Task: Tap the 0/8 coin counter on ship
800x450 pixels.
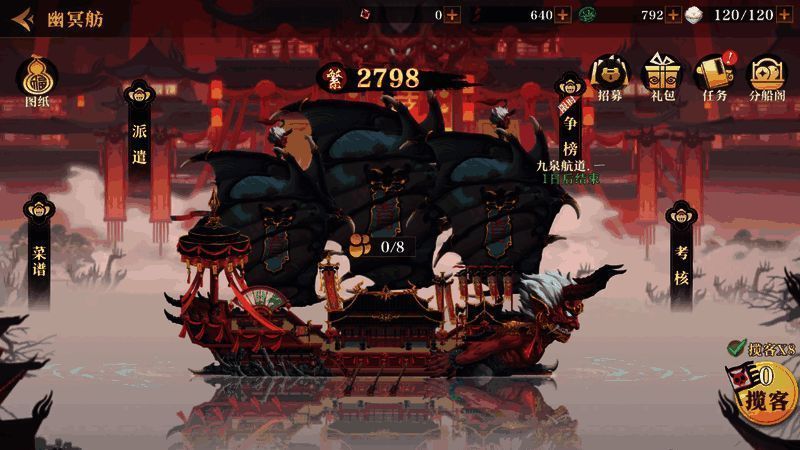Action: pos(378,246)
